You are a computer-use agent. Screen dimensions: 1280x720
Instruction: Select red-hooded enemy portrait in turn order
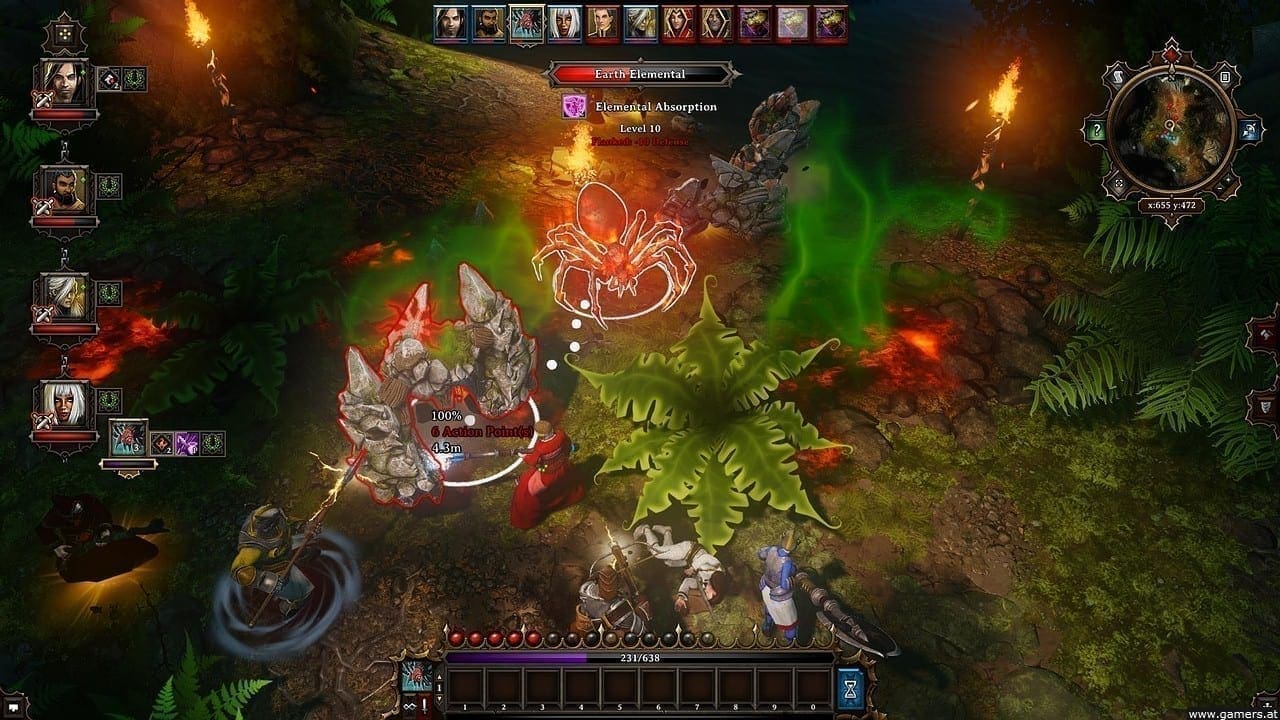click(x=677, y=23)
